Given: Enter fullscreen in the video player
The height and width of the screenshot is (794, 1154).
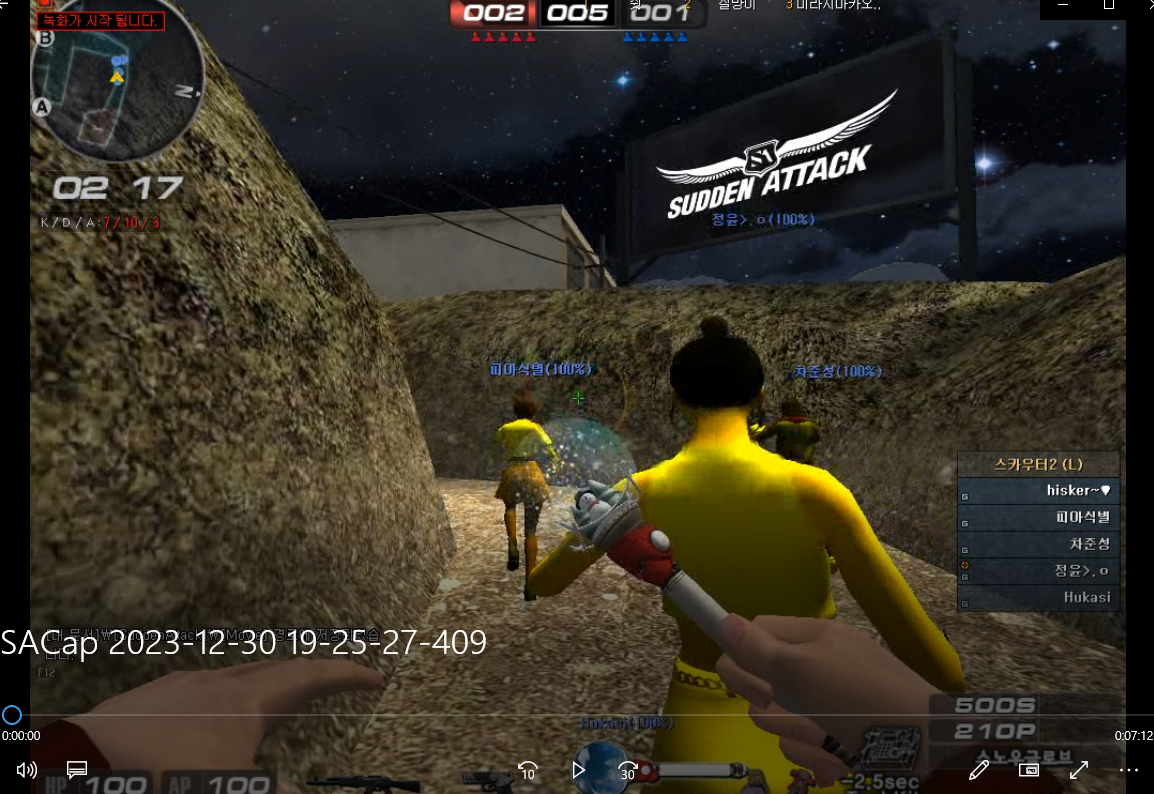Looking at the screenshot, I should point(1079,769).
